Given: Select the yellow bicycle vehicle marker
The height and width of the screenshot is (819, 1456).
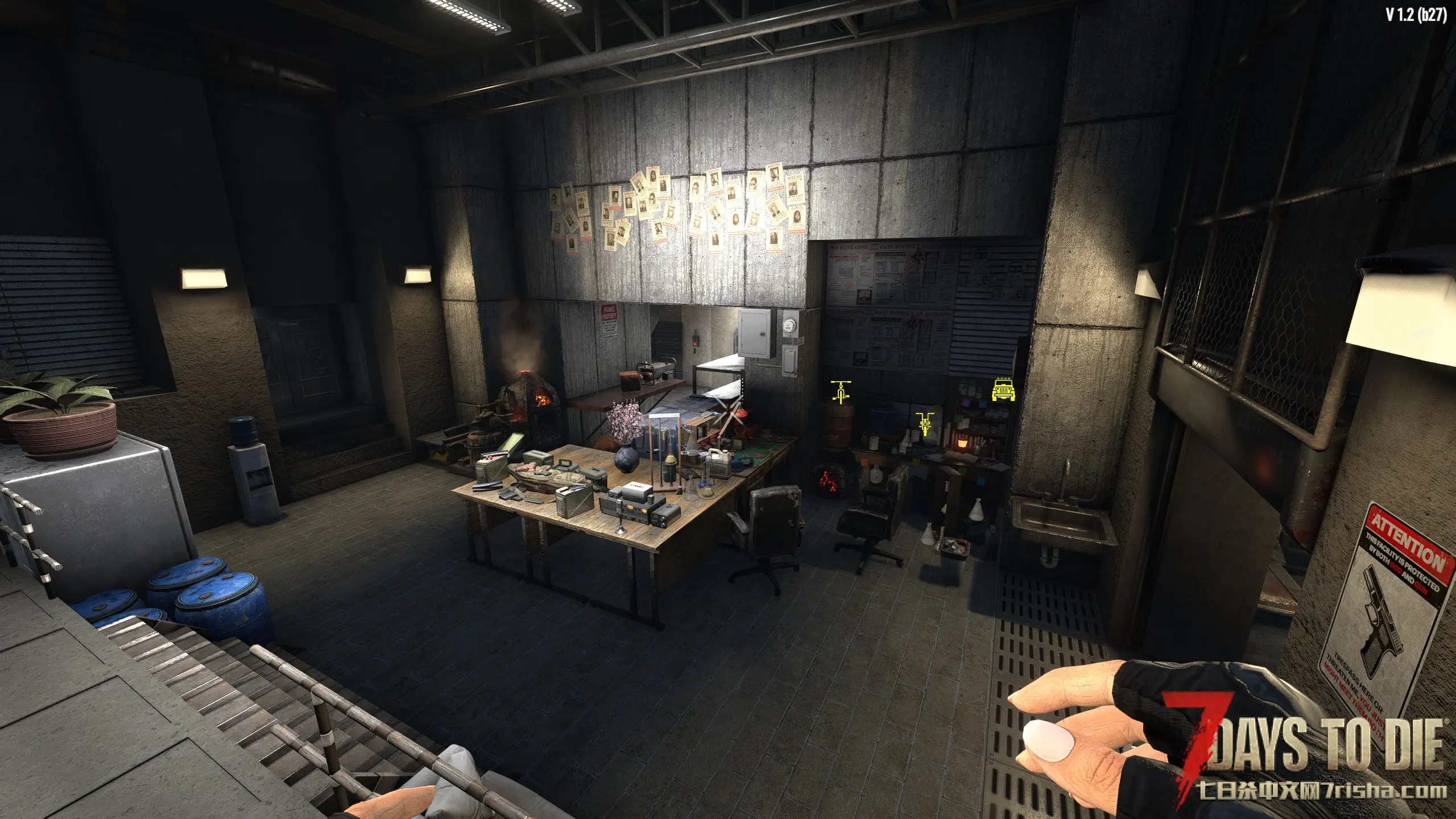Looking at the screenshot, I should 841,391.
